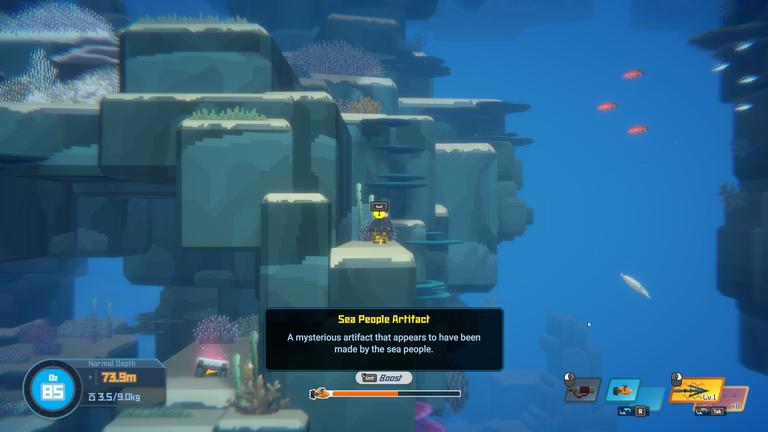Select the pink secondary weapon slot
The image size is (768, 432).
737,398
